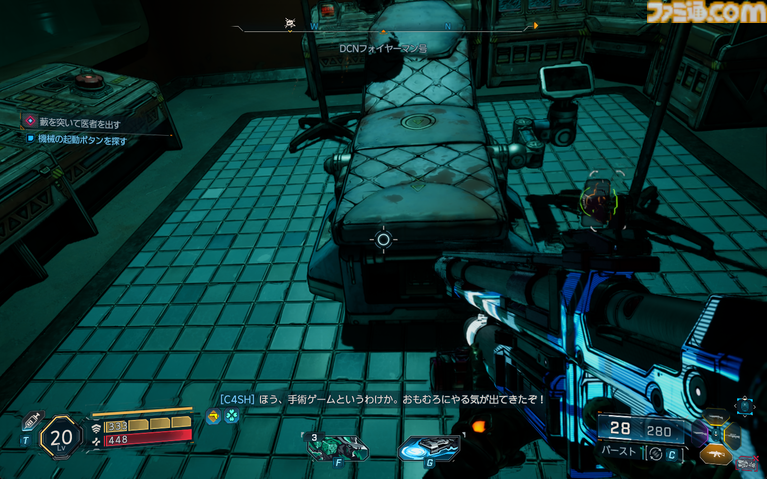Toggle the バースト fire mode icon
The image size is (767, 479).
pyautogui.click(x=658, y=453)
